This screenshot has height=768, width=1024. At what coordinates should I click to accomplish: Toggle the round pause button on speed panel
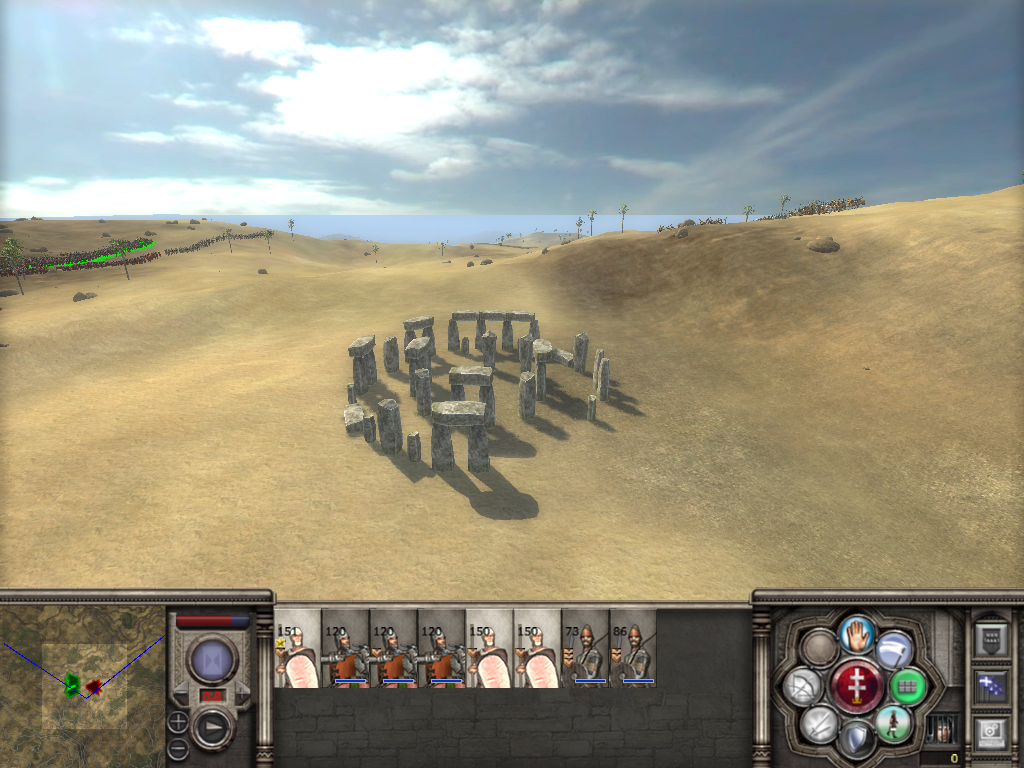[212, 661]
